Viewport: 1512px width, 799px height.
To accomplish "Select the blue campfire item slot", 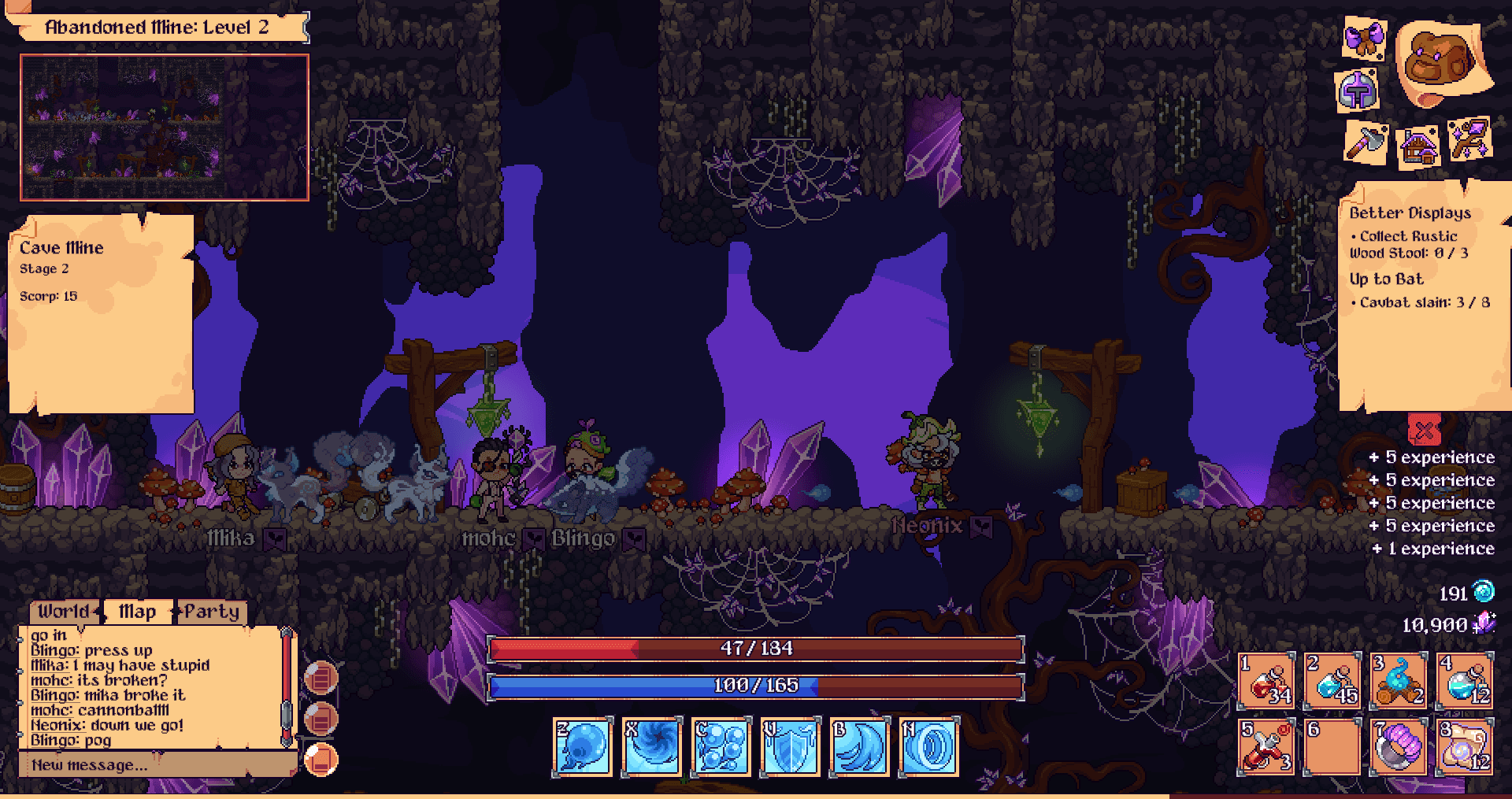I will coord(1399,680).
